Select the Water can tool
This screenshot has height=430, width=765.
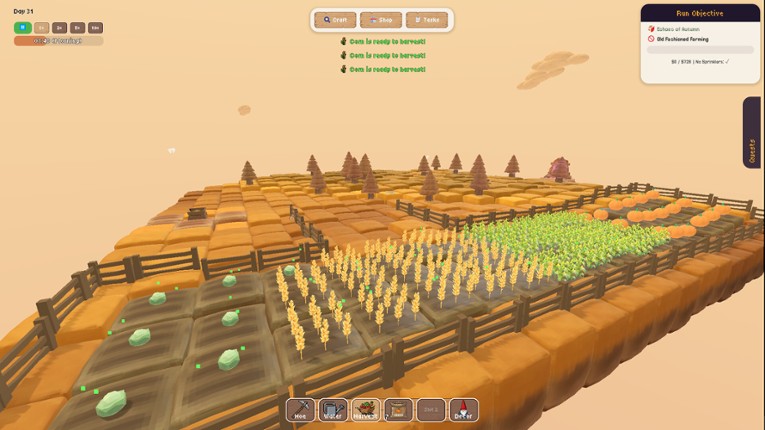pos(333,410)
